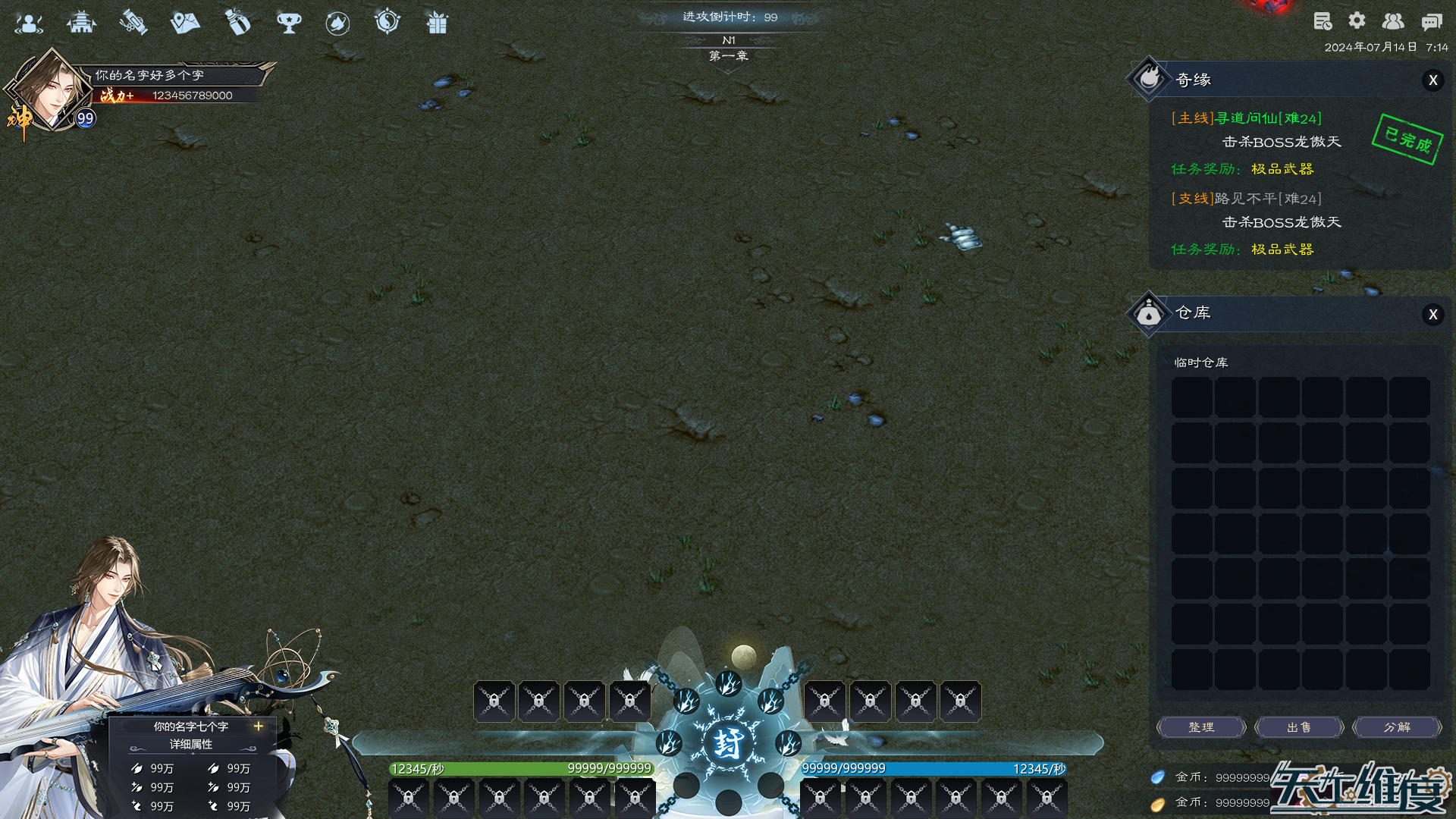Open the scroll with clover icon
Viewport: 1456px width, 819px height.
pyautogui.click(x=133, y=23)
